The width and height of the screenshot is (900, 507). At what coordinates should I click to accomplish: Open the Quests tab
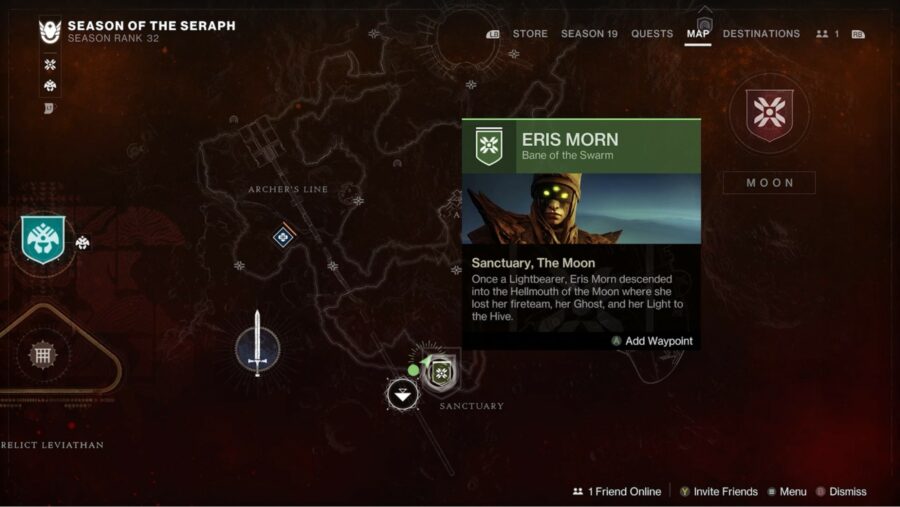pyautogui.click(x=652, y=34)
